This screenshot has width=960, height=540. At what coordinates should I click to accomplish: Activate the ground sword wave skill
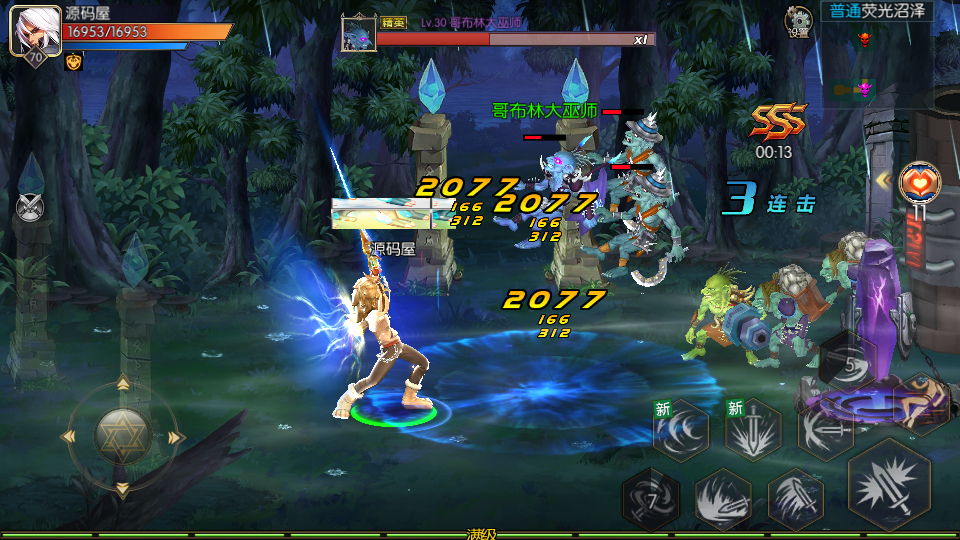click(x=722, y=497)
